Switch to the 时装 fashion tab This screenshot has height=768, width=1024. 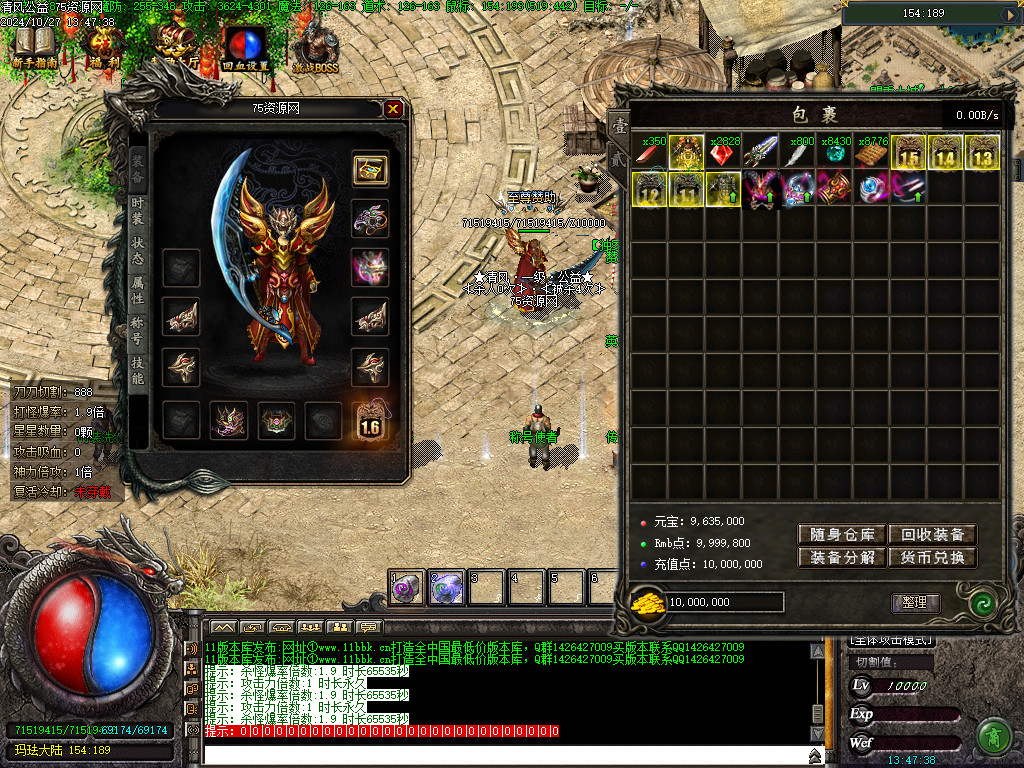tap(138, 212)
